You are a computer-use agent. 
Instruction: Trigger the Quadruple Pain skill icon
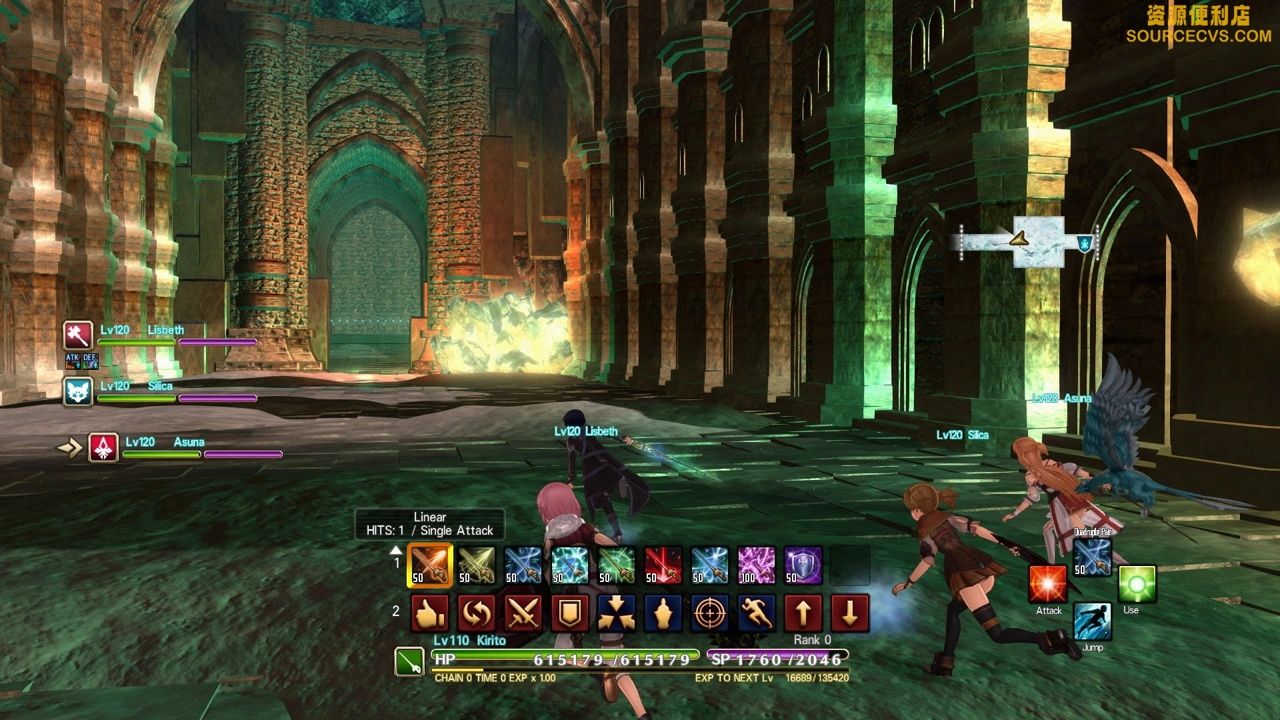(1092, 557)
